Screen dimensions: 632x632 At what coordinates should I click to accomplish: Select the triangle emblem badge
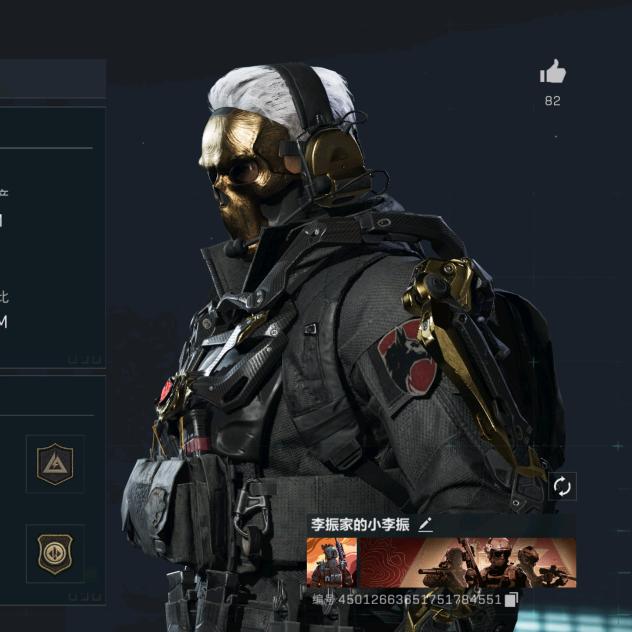(55, 464)
